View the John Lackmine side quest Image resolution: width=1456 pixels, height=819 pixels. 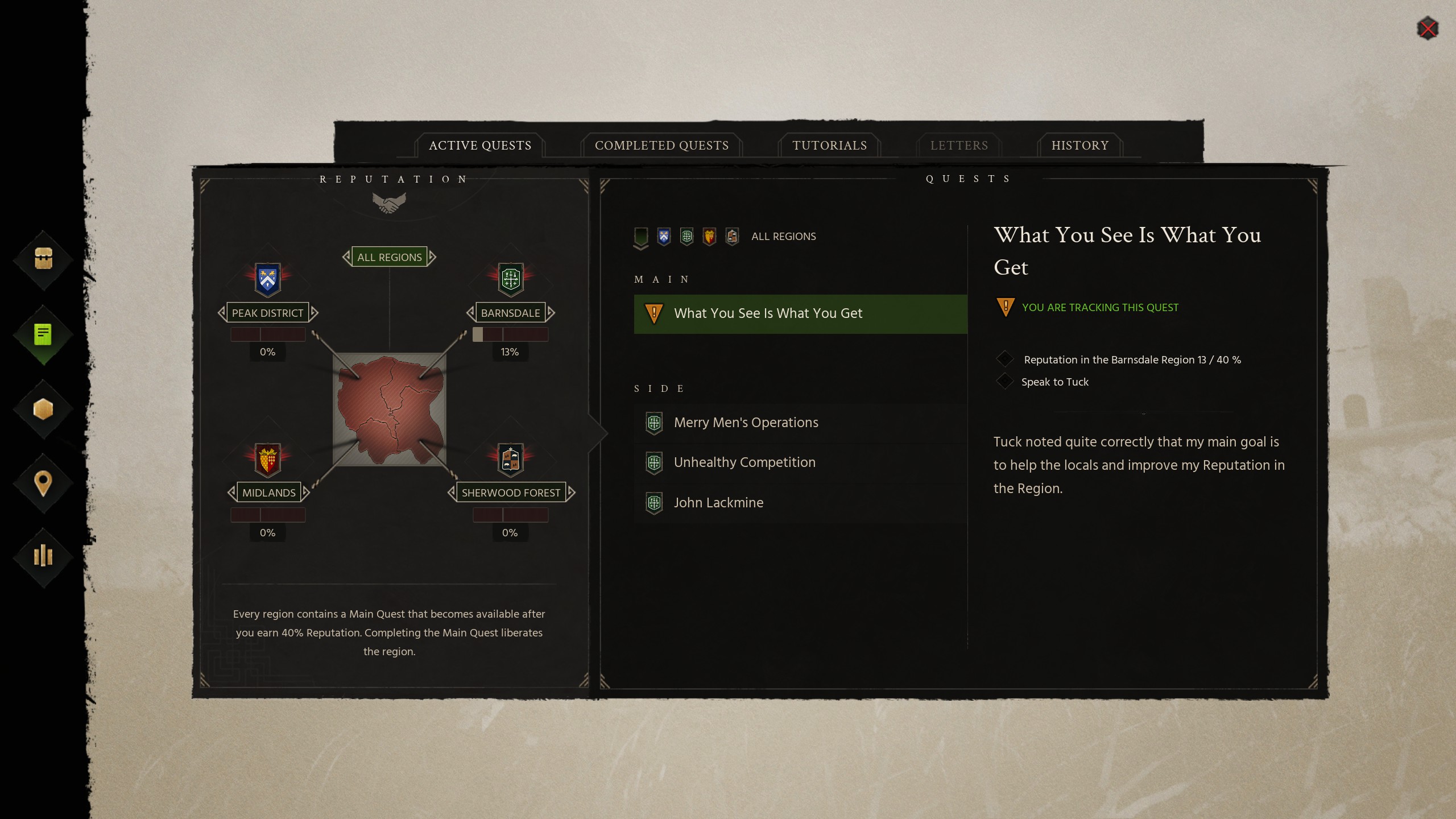718,503
